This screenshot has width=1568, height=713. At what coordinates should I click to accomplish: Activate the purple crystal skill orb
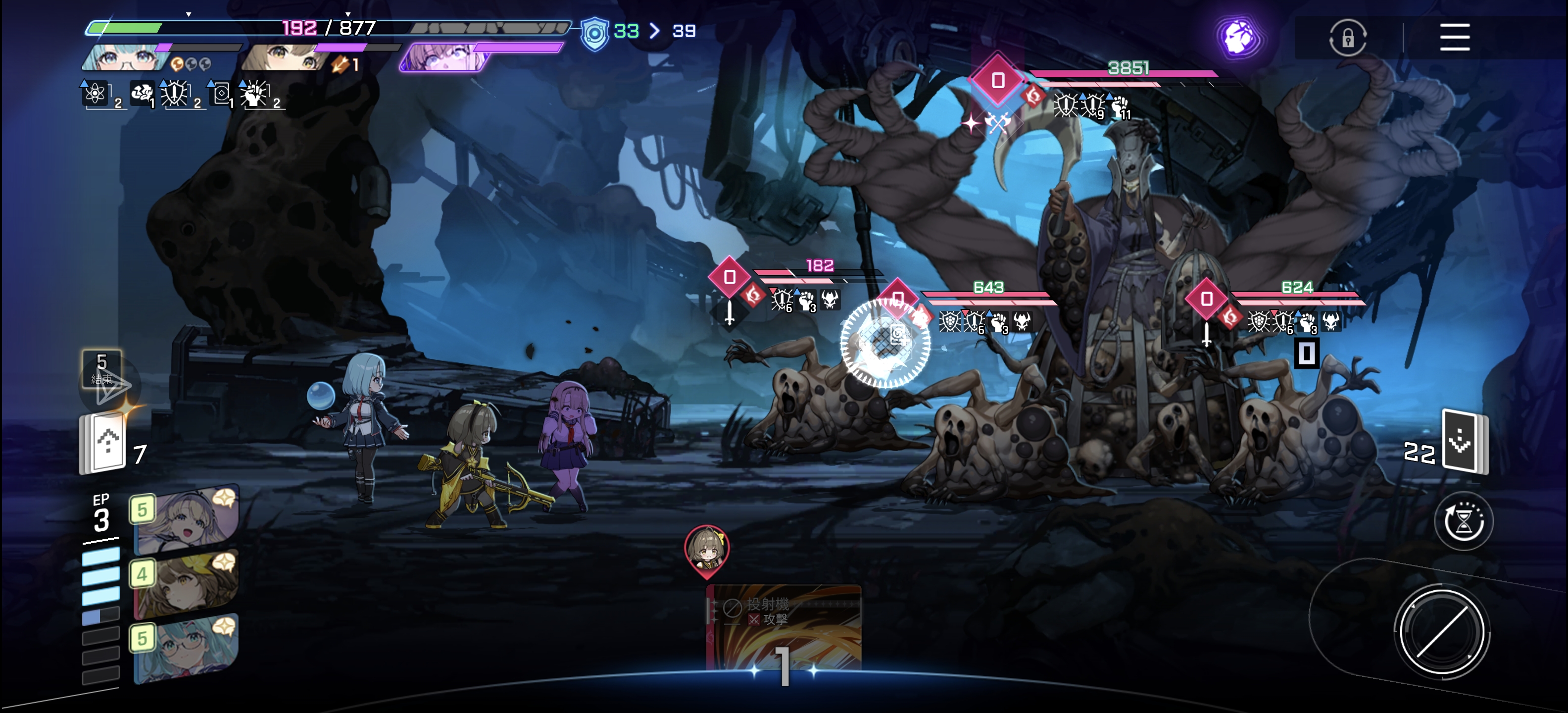click(1238, 38)
